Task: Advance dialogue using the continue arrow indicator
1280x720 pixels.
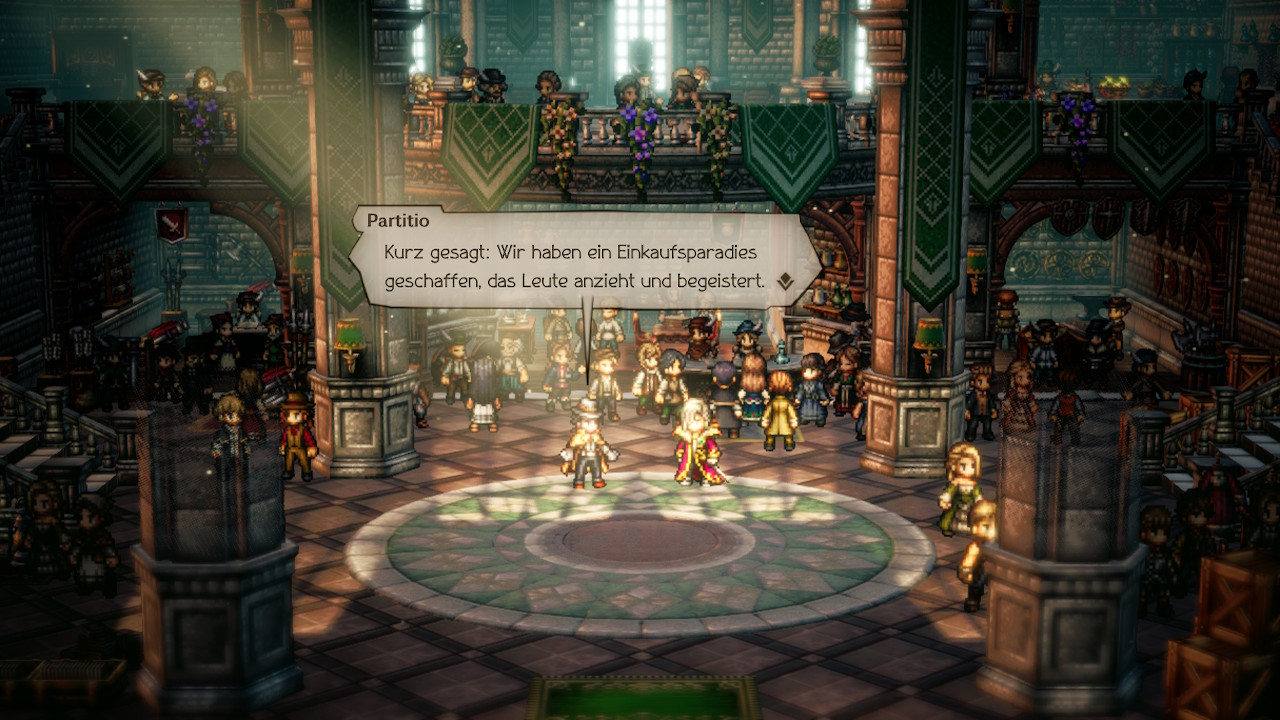Action: pyautogui.click(x=786, y=282)
